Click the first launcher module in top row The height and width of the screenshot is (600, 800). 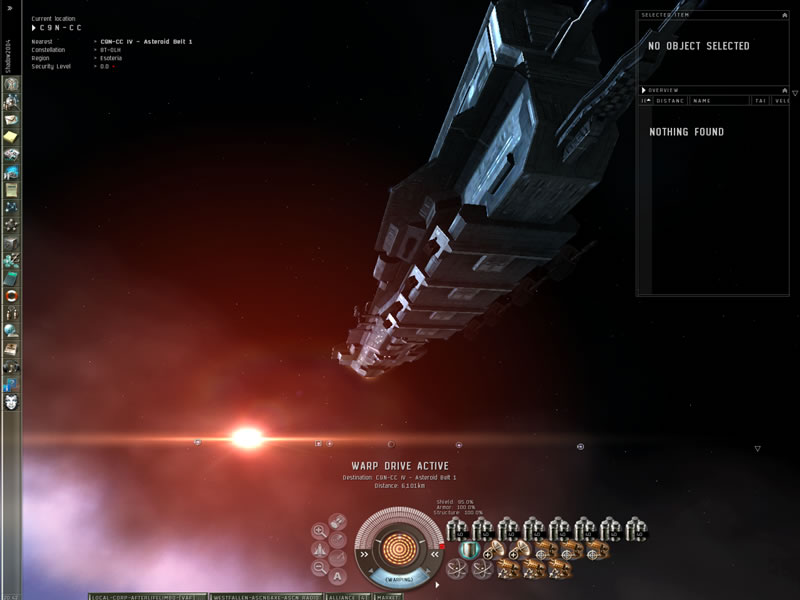pyautogui.click(x=456, y=529)
